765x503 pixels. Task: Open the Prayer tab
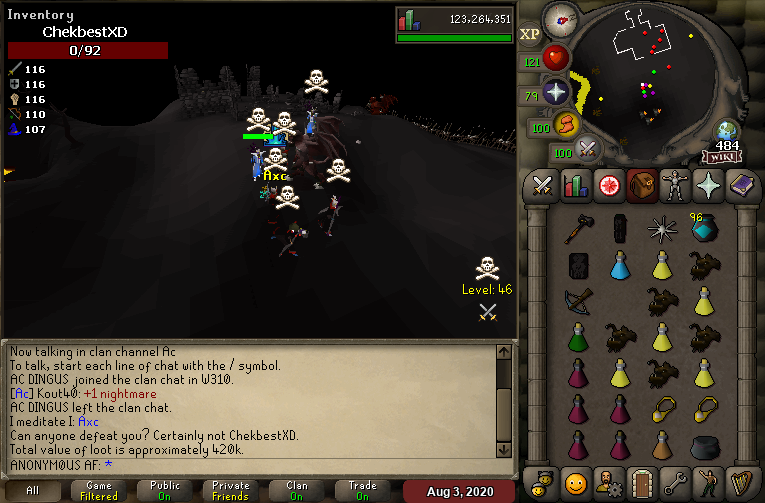[x=708, y=186]
